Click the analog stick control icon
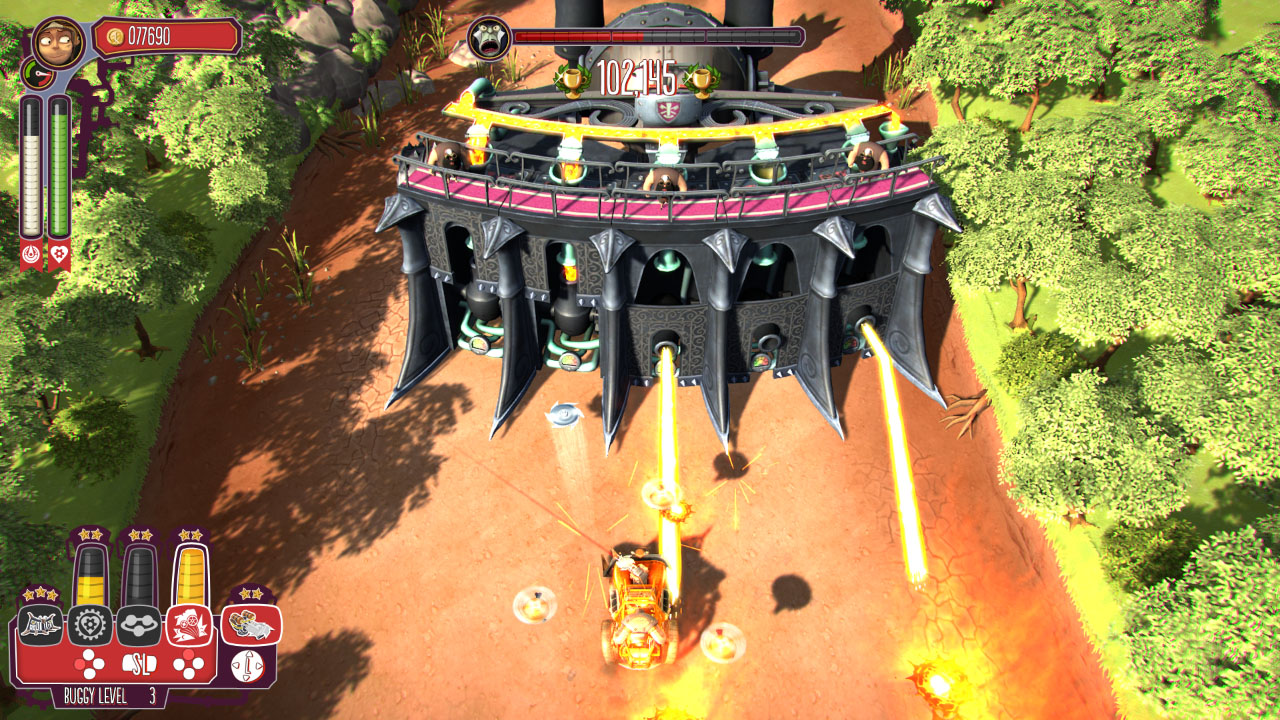Viewport: 1280px width, 720px height. coord(247,664)
